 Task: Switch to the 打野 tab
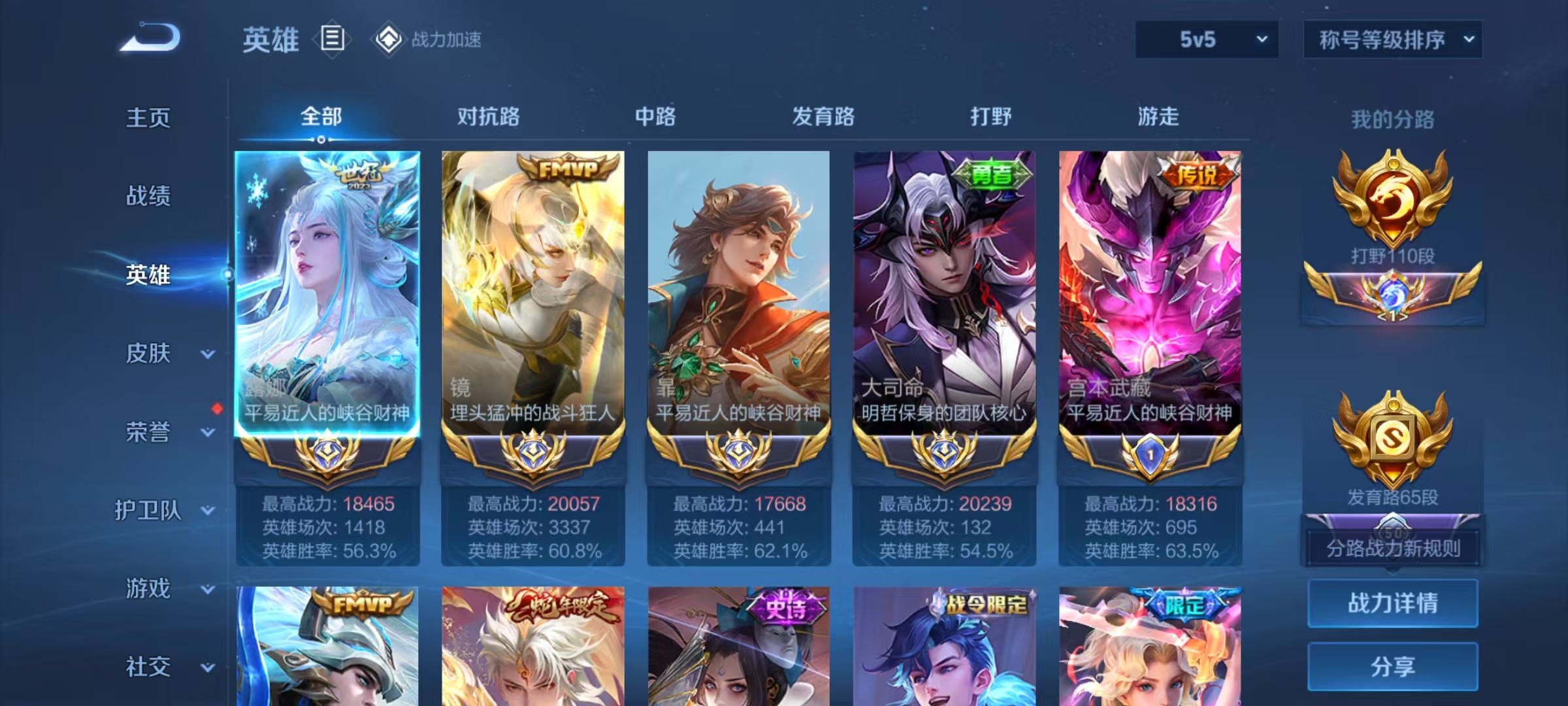click(x=990, y=118)
